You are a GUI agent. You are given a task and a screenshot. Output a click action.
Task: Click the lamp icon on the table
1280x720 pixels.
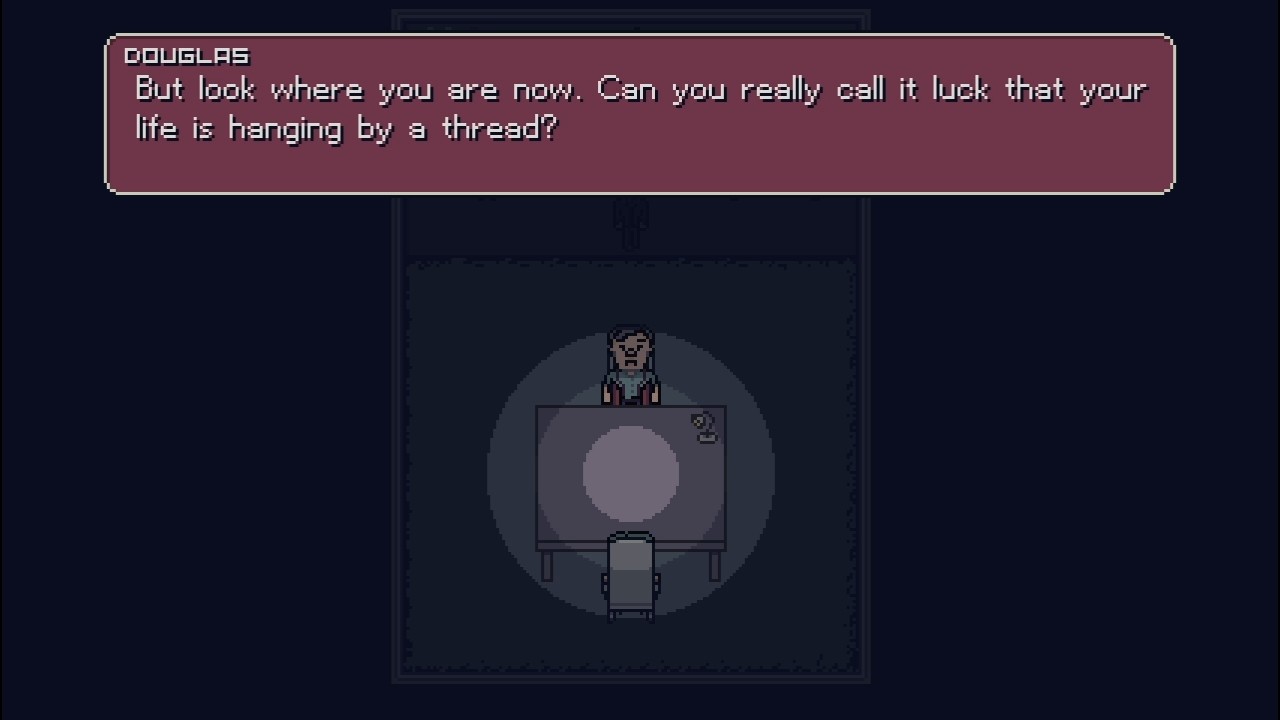click(703, 427)
